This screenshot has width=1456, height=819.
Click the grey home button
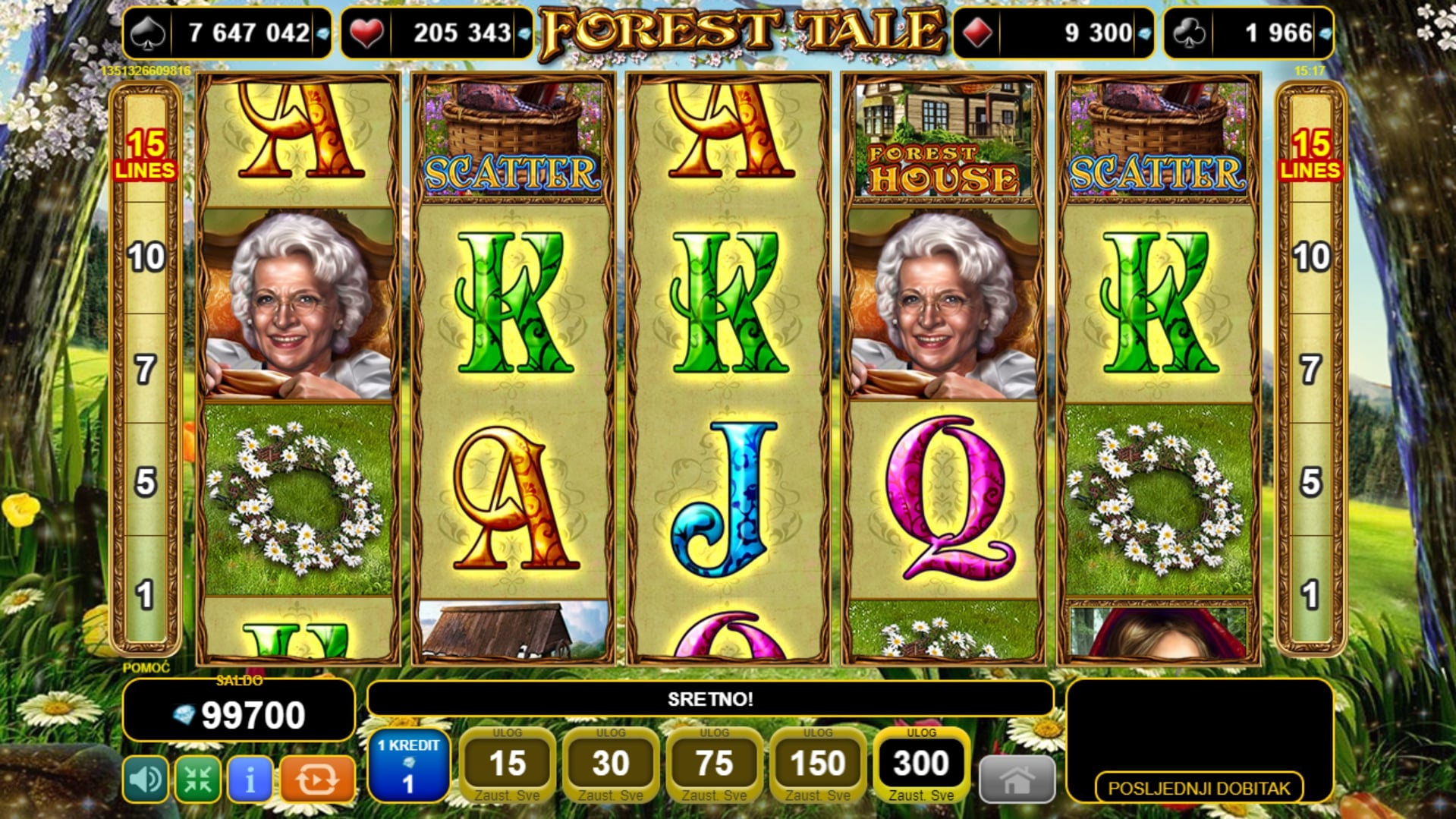click(x=1017, y=780)
